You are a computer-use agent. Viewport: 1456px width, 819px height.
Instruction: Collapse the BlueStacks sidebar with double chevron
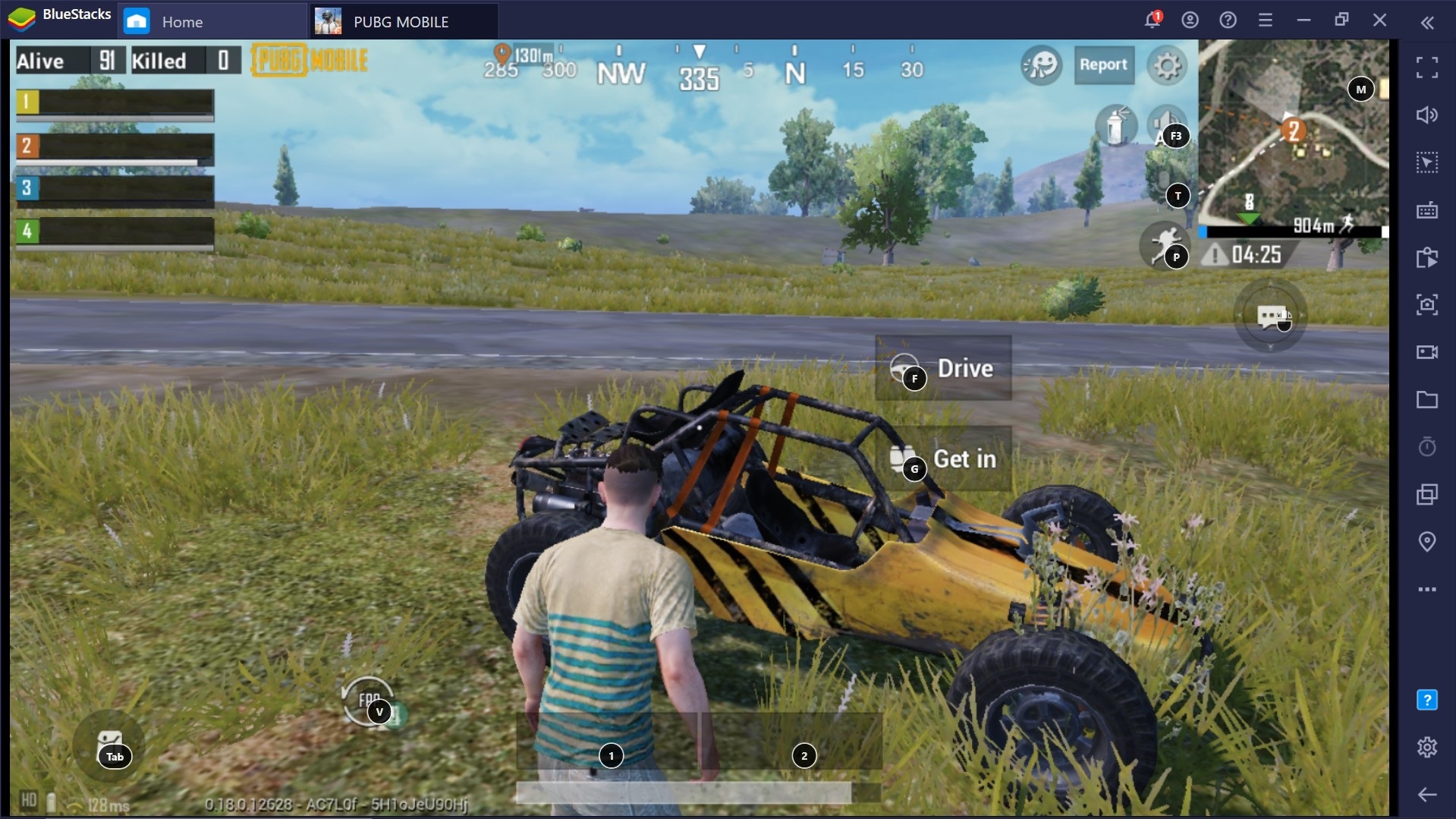click(x=1429, y=21)
